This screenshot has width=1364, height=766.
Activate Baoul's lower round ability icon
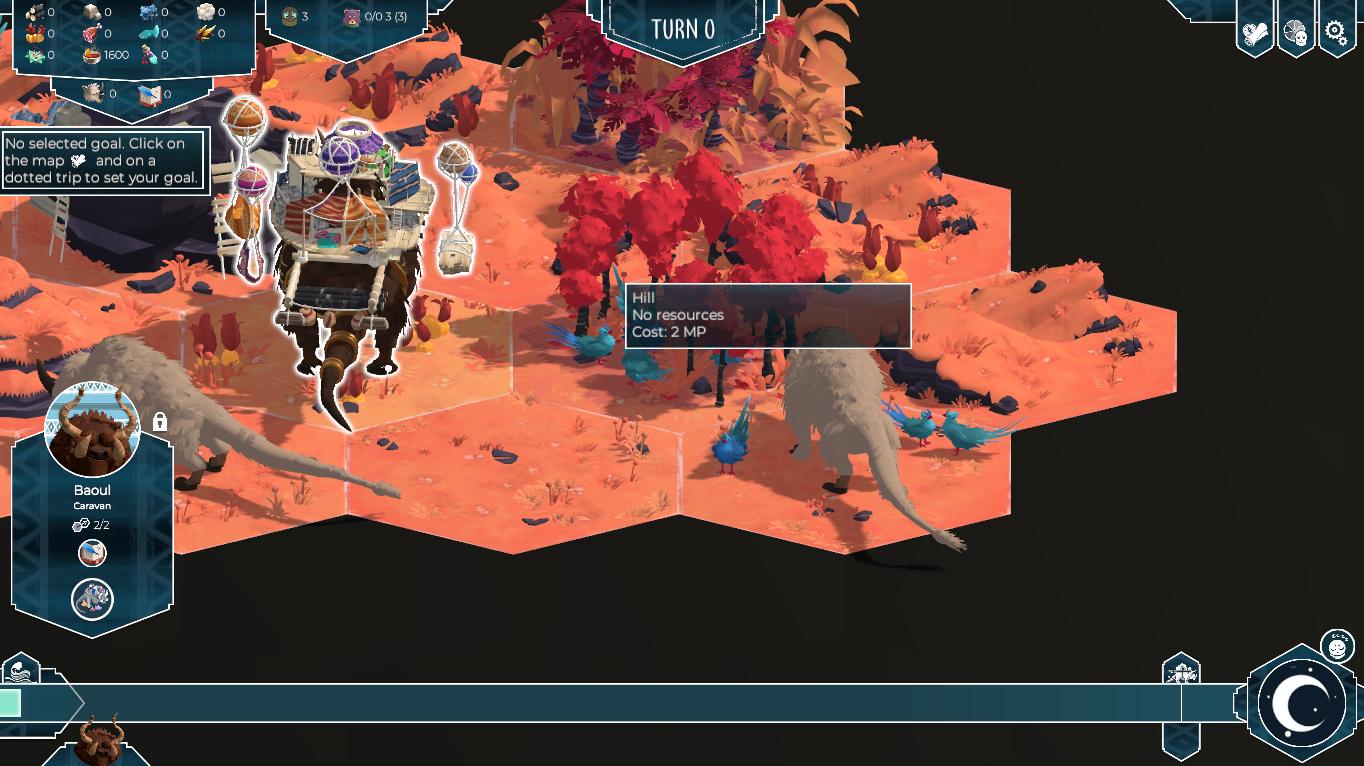92,599
